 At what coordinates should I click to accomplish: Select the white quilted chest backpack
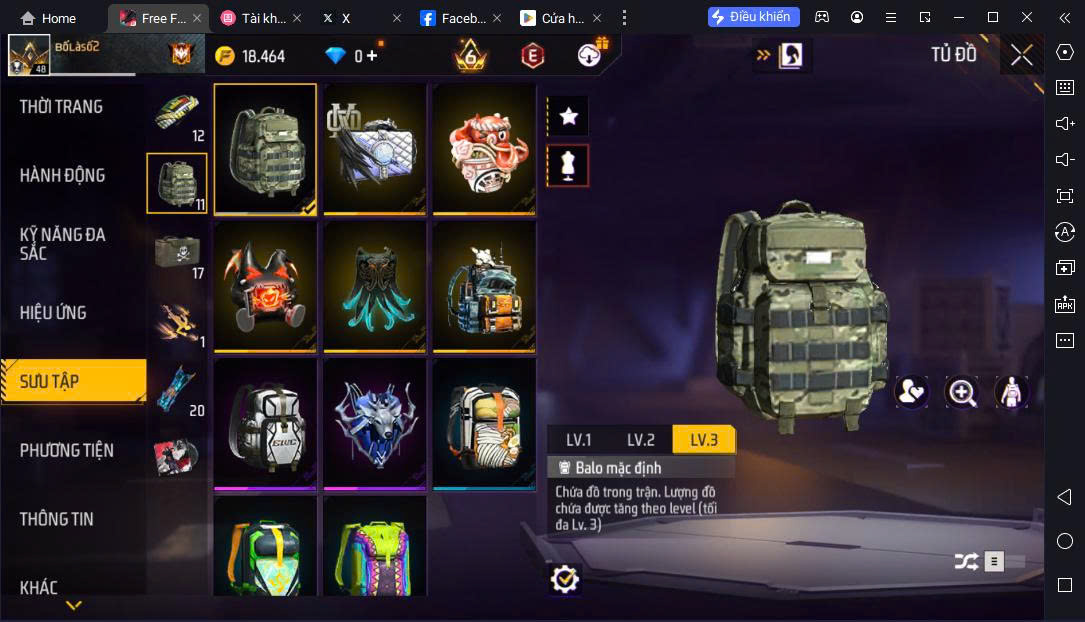point(375,148)
